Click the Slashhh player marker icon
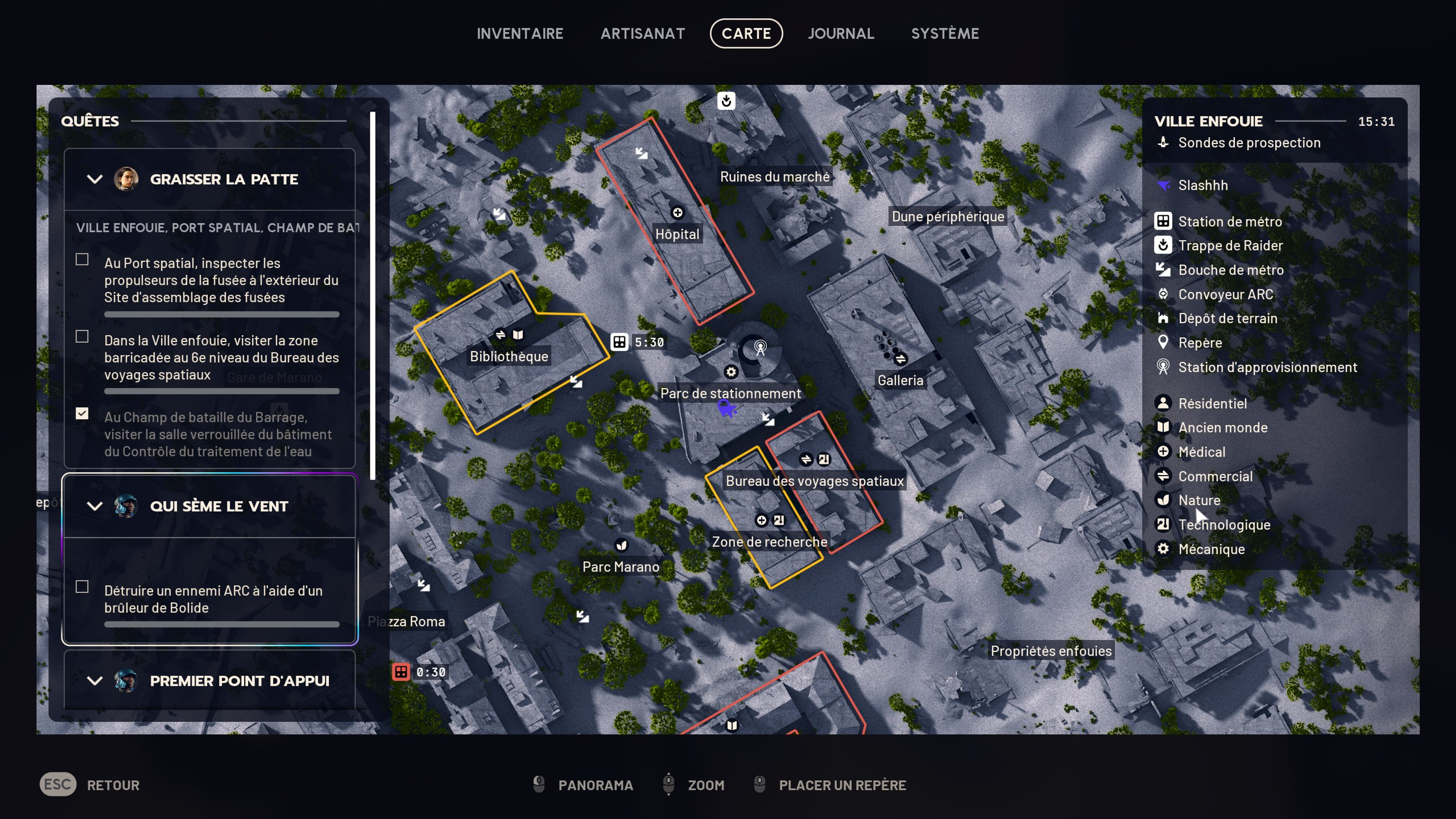 click(1164, 185)
